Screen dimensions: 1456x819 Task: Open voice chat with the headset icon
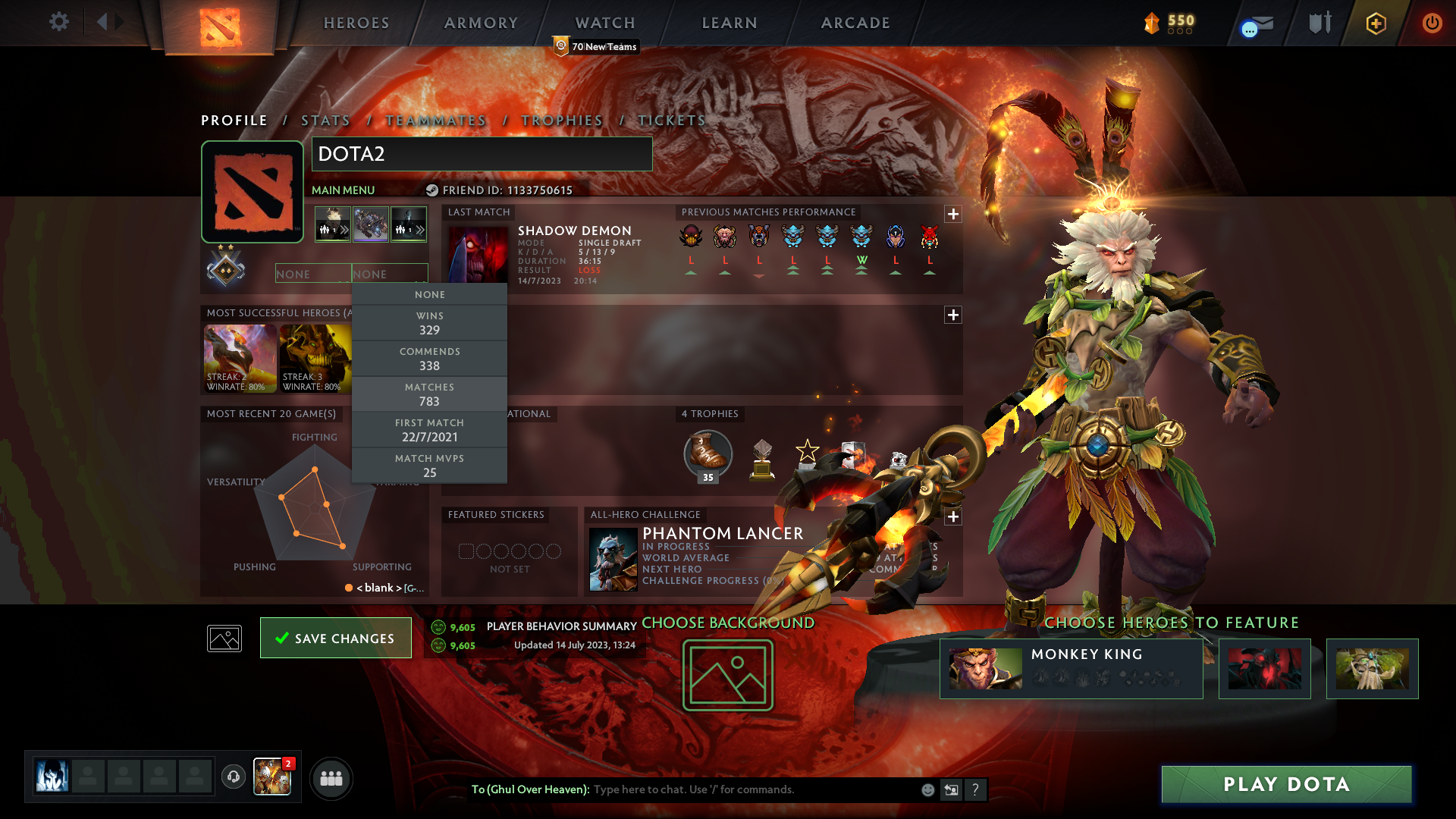pyautogui.click(x=234, y=777)
